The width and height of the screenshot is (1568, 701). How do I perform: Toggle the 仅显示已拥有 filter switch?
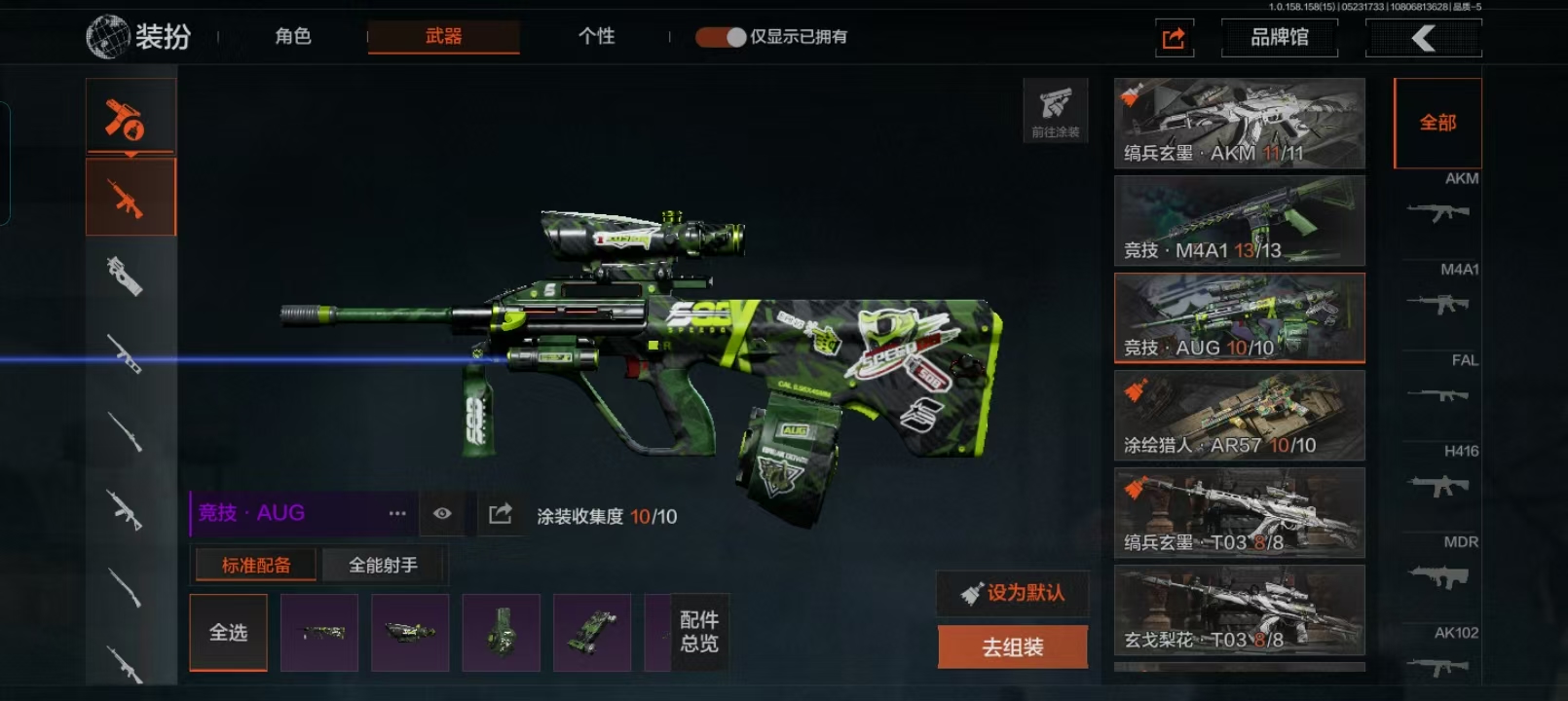721,37
